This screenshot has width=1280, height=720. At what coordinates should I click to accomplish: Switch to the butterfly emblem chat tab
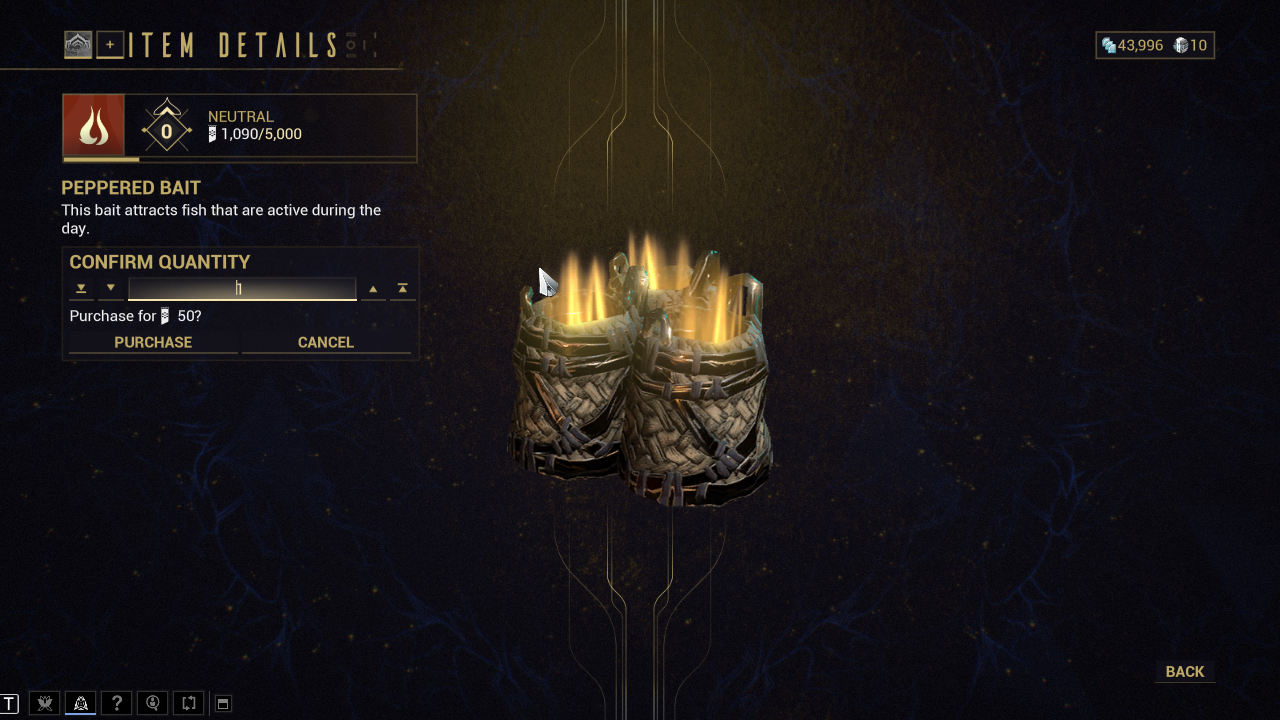pyautogui.click(x=44, y=703)
